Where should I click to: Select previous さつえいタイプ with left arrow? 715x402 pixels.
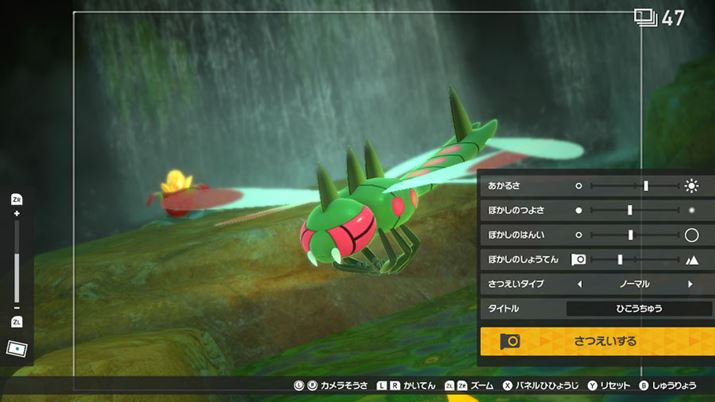578,284
